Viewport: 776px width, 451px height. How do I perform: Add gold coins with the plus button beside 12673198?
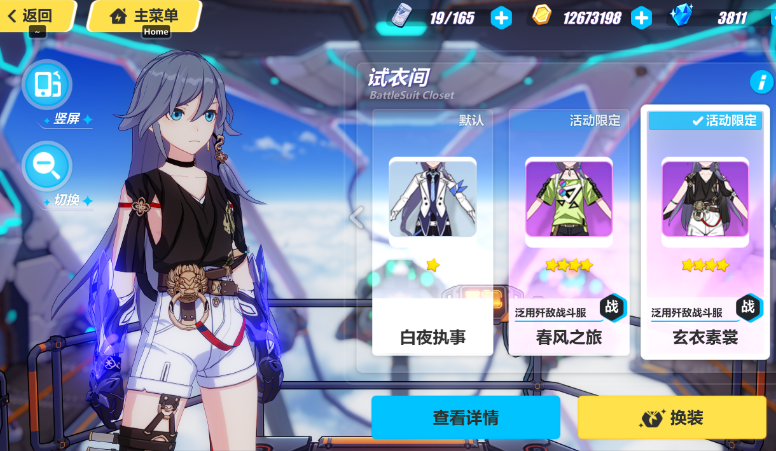(641, 17)
